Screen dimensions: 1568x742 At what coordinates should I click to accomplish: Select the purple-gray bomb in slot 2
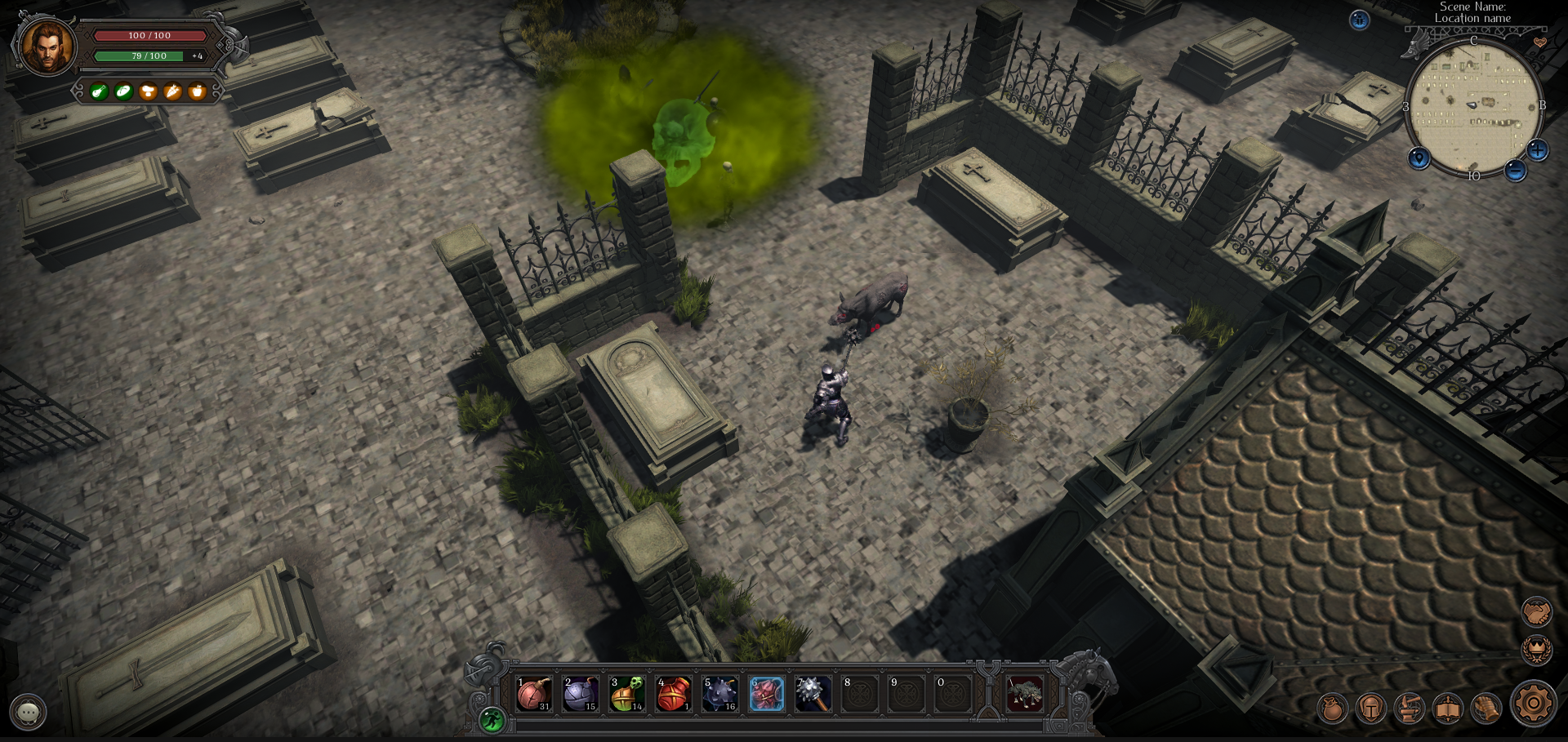tap(581, 694)
